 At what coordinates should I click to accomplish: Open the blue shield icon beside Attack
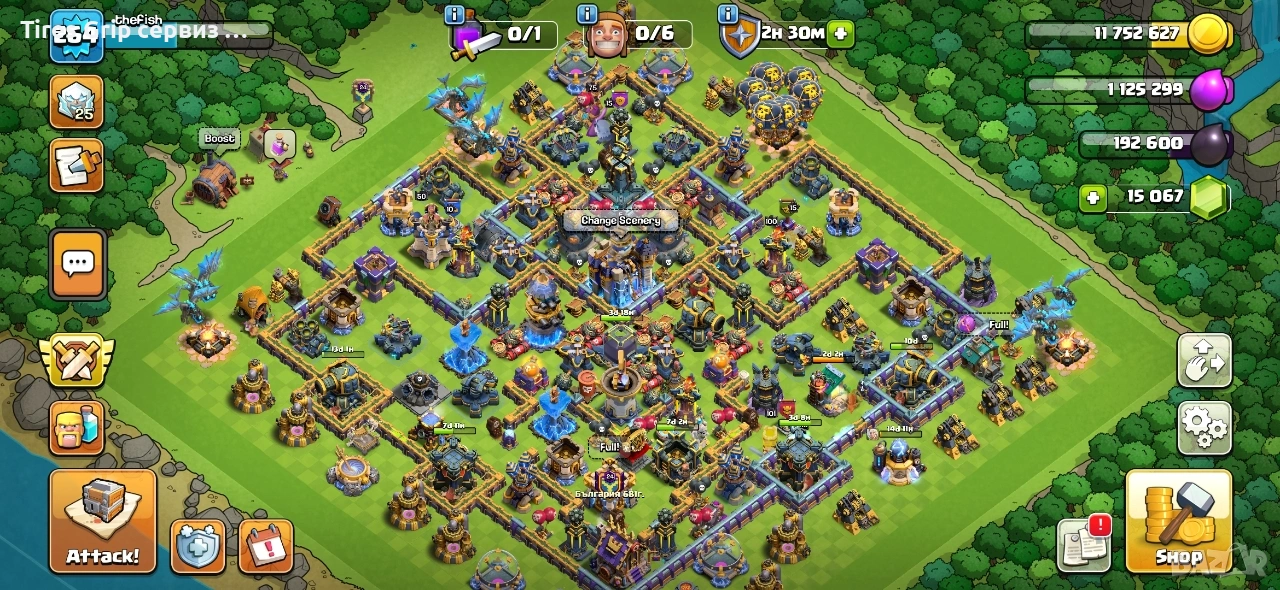(198, 546)
